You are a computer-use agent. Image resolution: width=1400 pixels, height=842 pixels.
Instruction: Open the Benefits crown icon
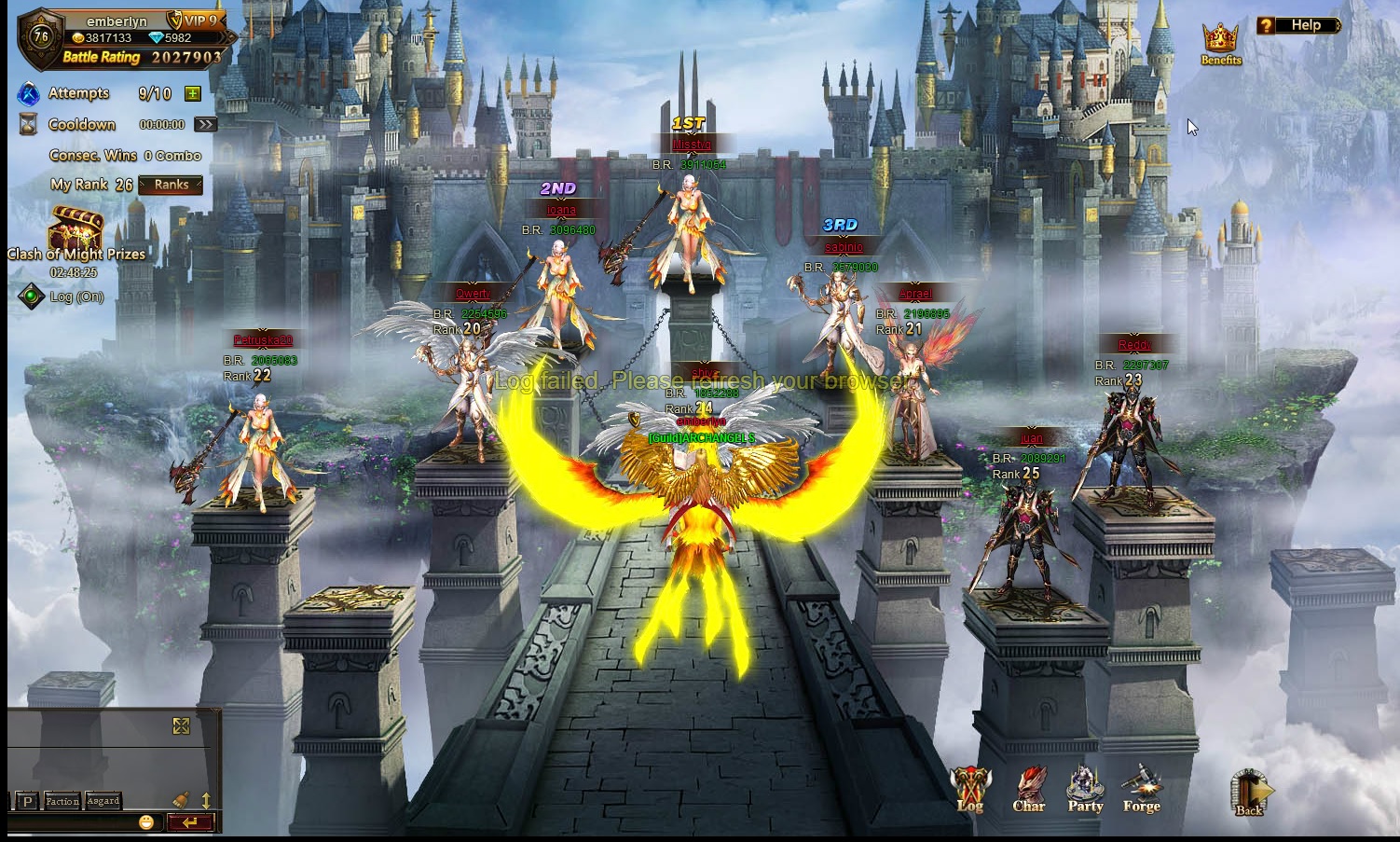coord(1220,43)
